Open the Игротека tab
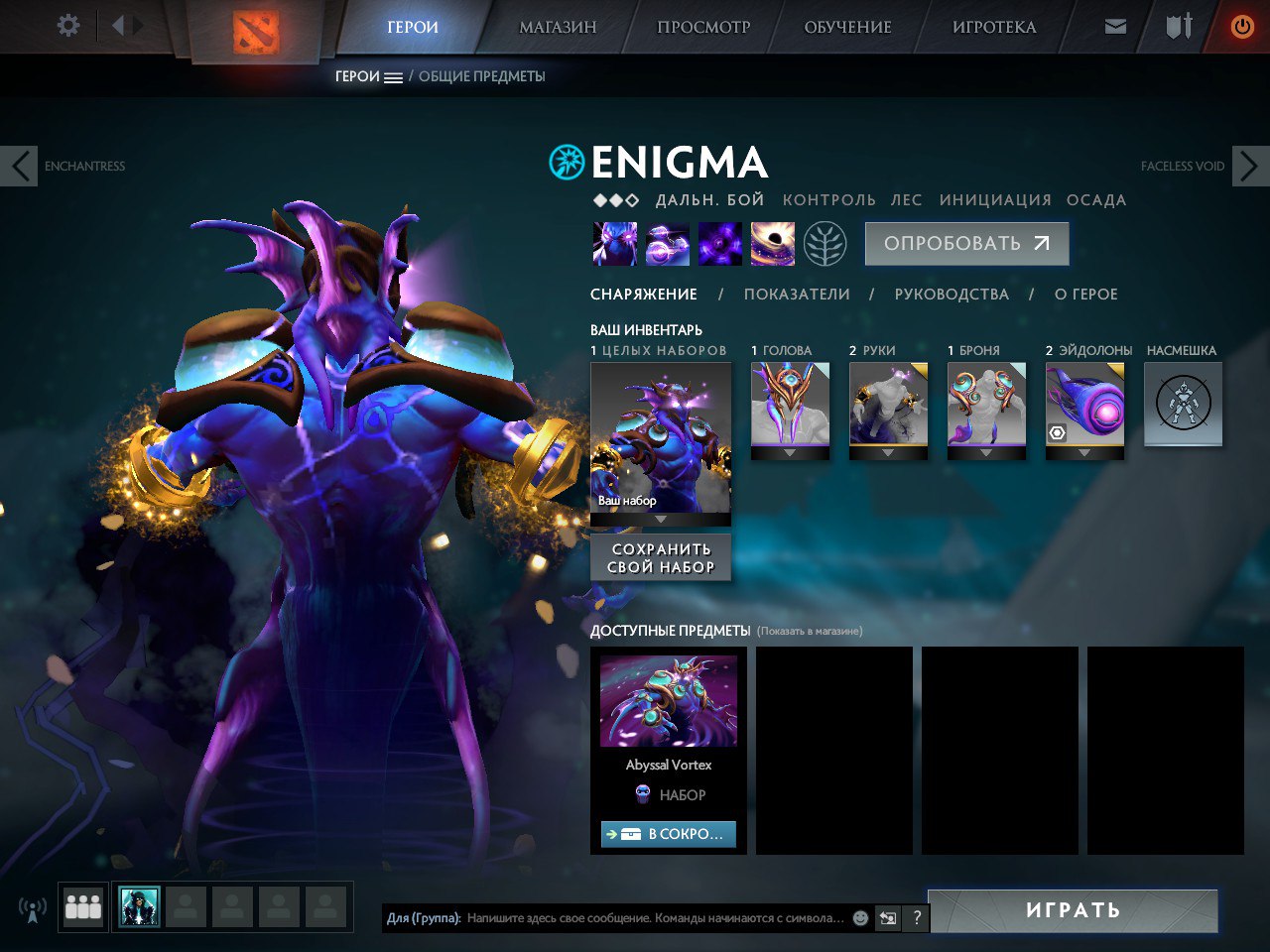Viewport: 1270px width, 952px height. 994,27
